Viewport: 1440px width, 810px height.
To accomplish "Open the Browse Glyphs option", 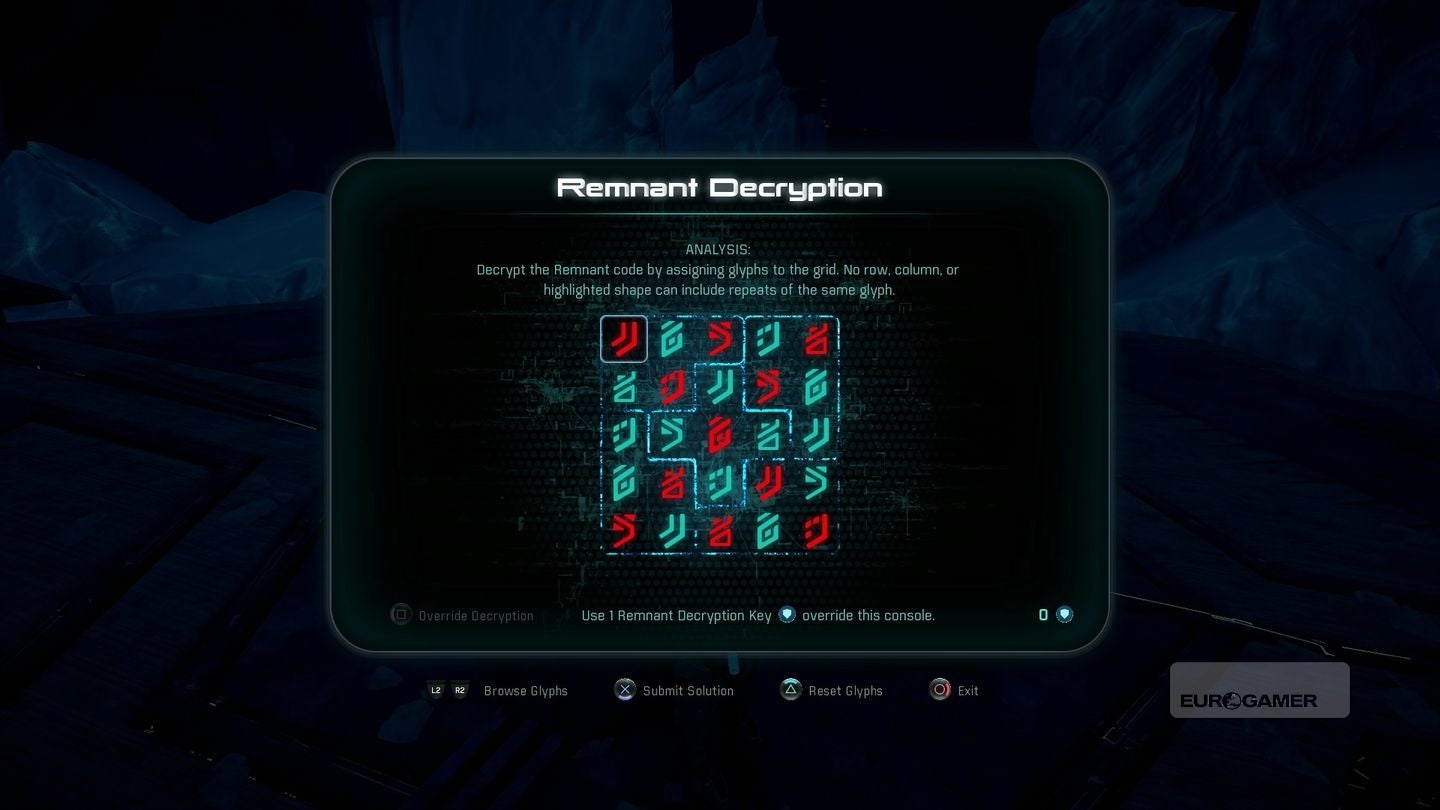I will 525,690.
